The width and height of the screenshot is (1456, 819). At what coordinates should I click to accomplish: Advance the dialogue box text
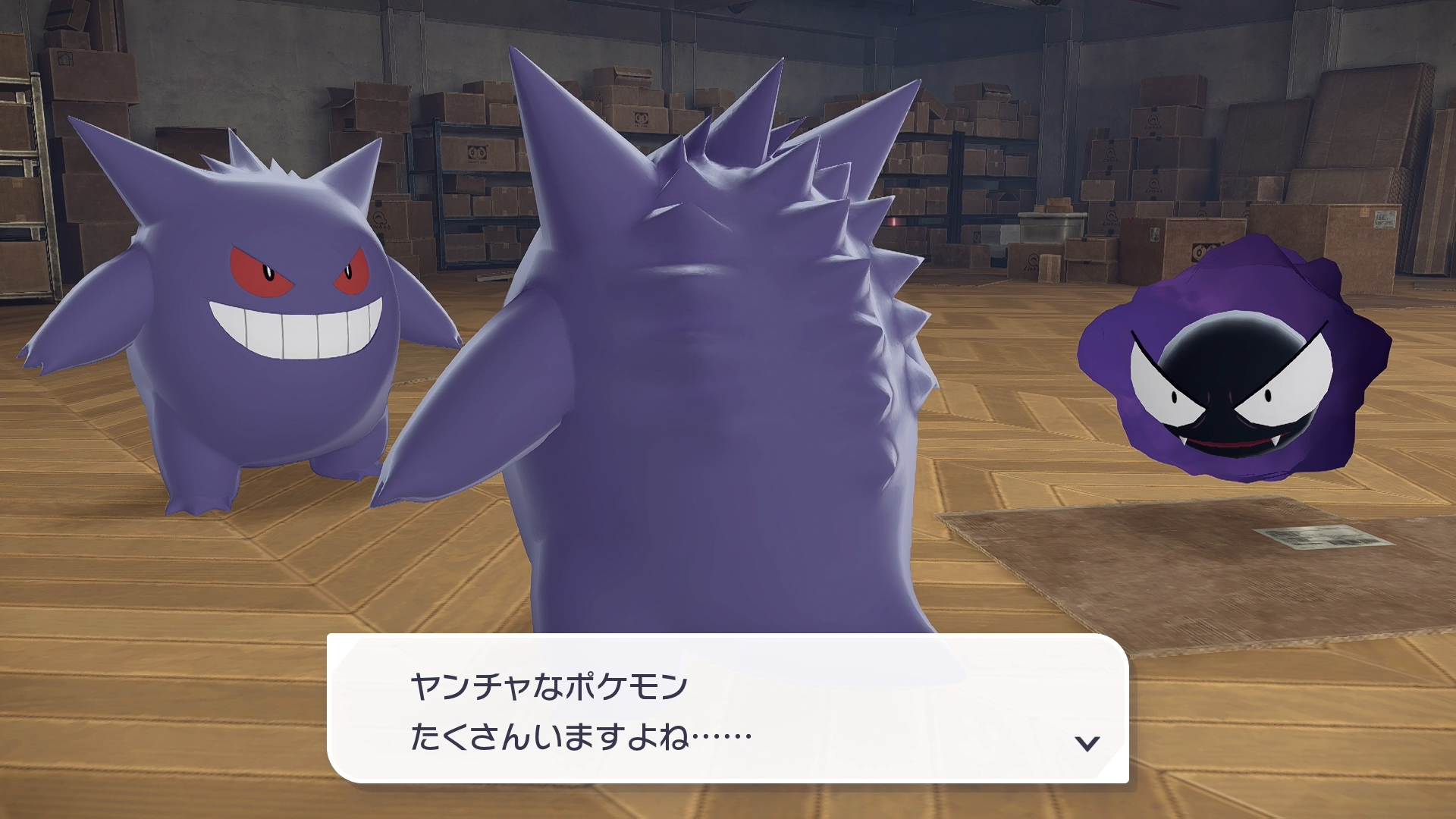pos(726,709)
